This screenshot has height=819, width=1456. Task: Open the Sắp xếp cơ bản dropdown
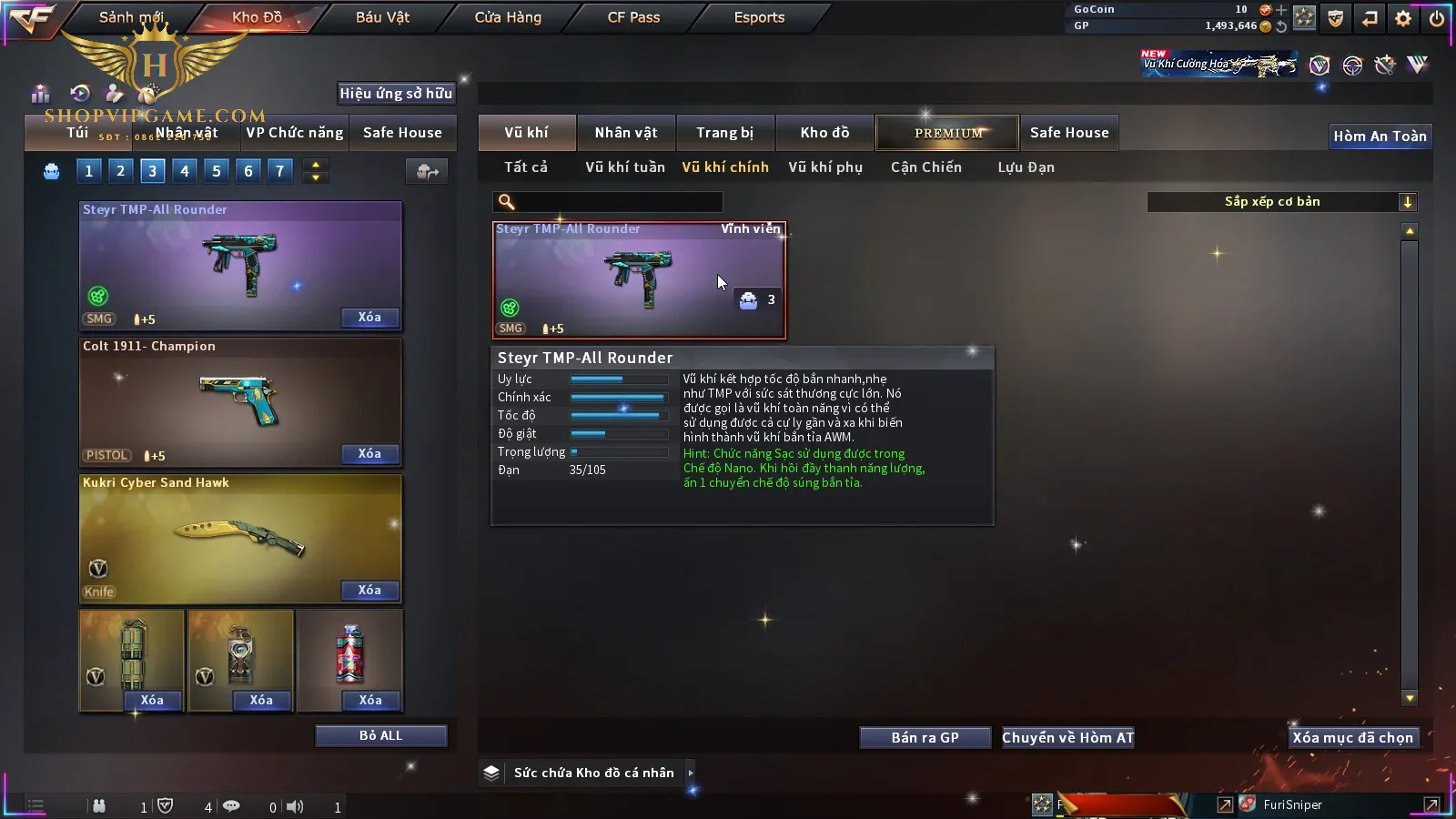point(1281,202)
